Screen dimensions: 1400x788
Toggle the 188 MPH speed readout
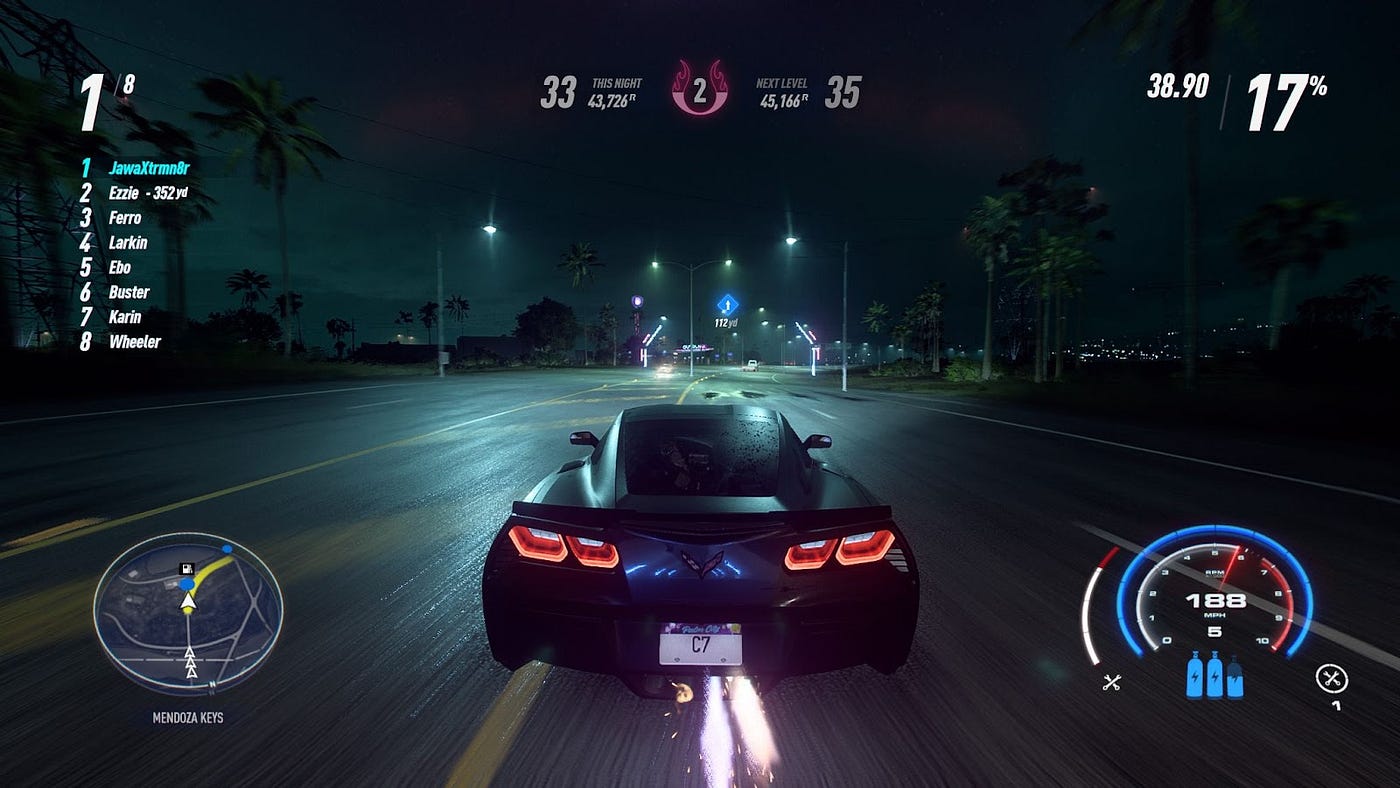pyautogui.click(x=1216, y=598)
